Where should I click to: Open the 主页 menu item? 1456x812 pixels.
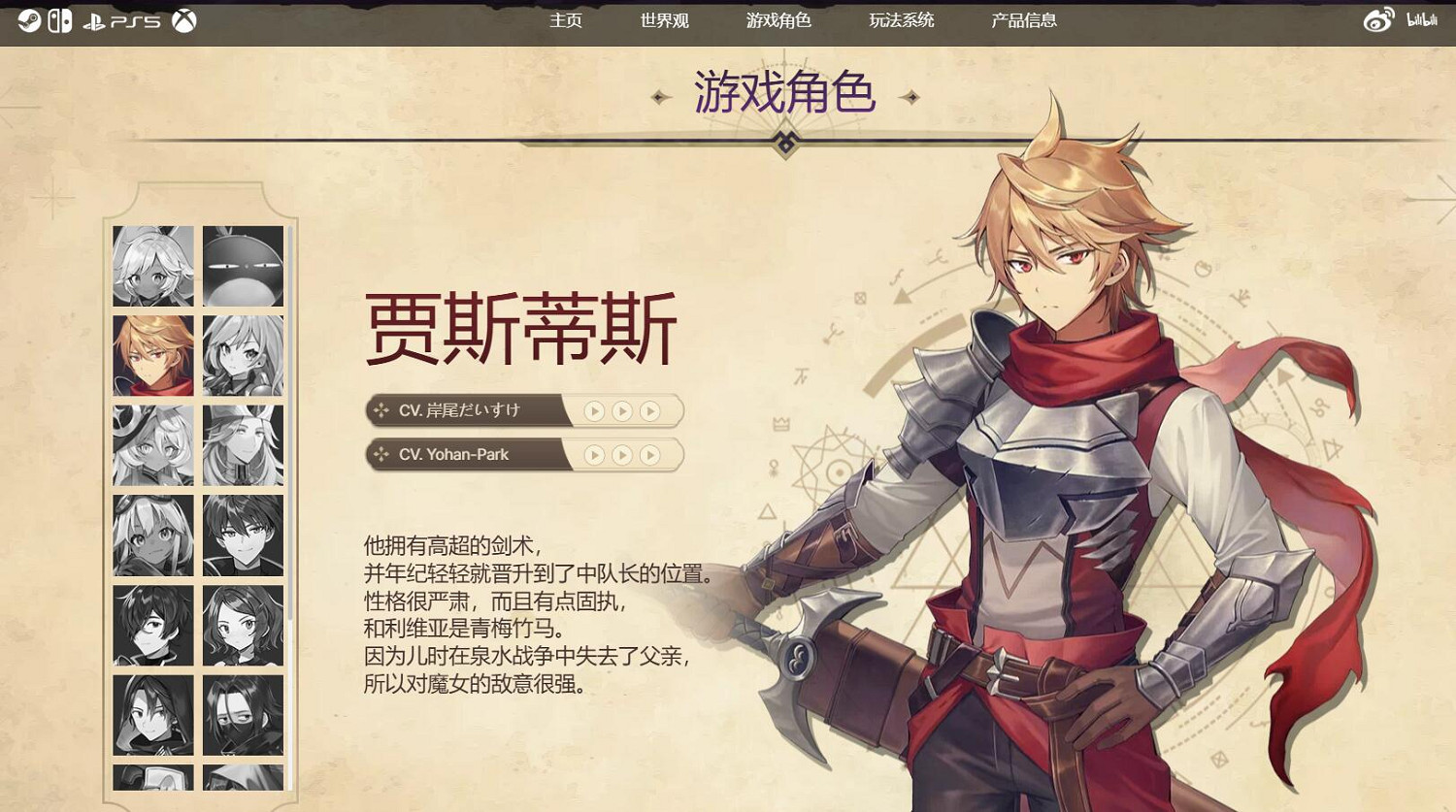566,20
